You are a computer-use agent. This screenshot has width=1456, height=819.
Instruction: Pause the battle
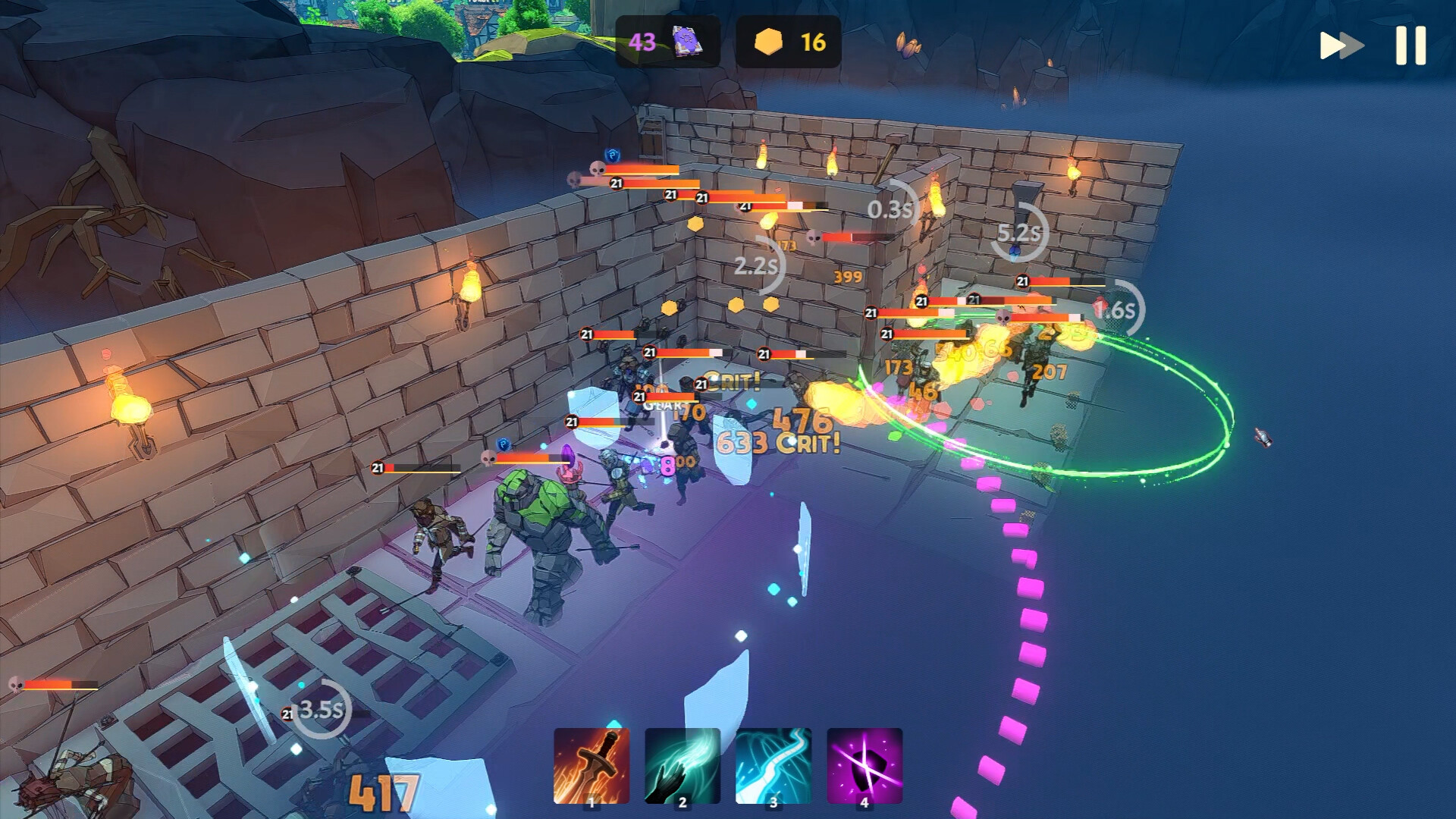tap(1410, 45)
